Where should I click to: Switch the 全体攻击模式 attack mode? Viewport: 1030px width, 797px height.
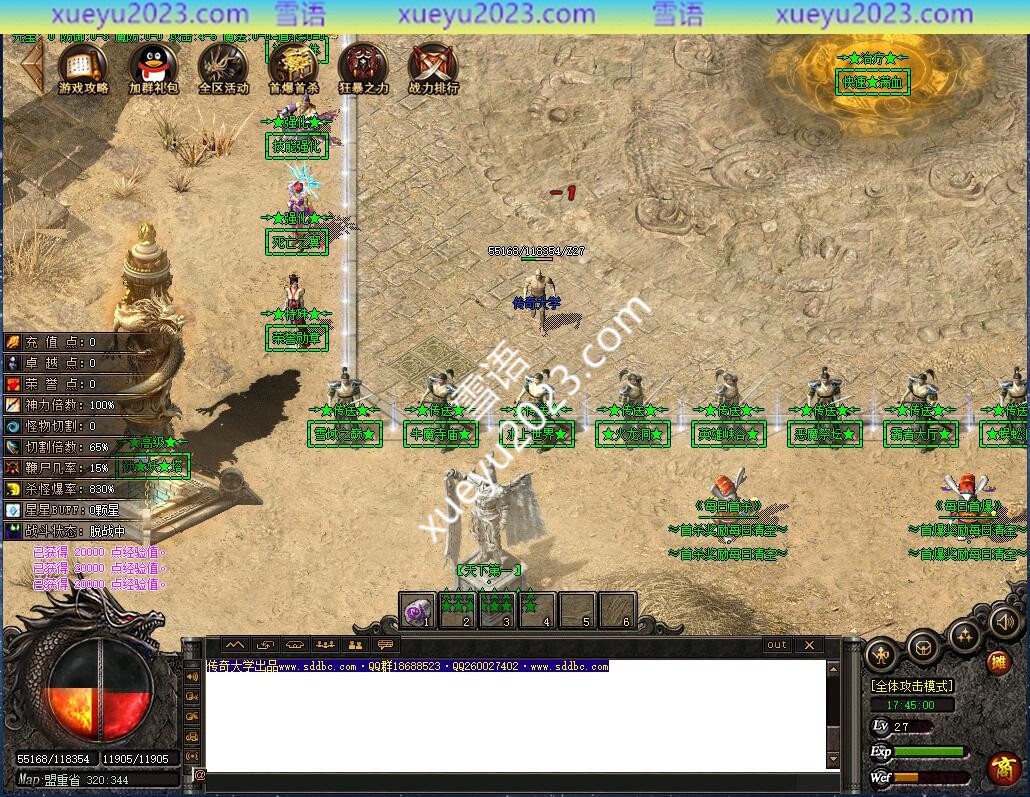pos(911,686)
